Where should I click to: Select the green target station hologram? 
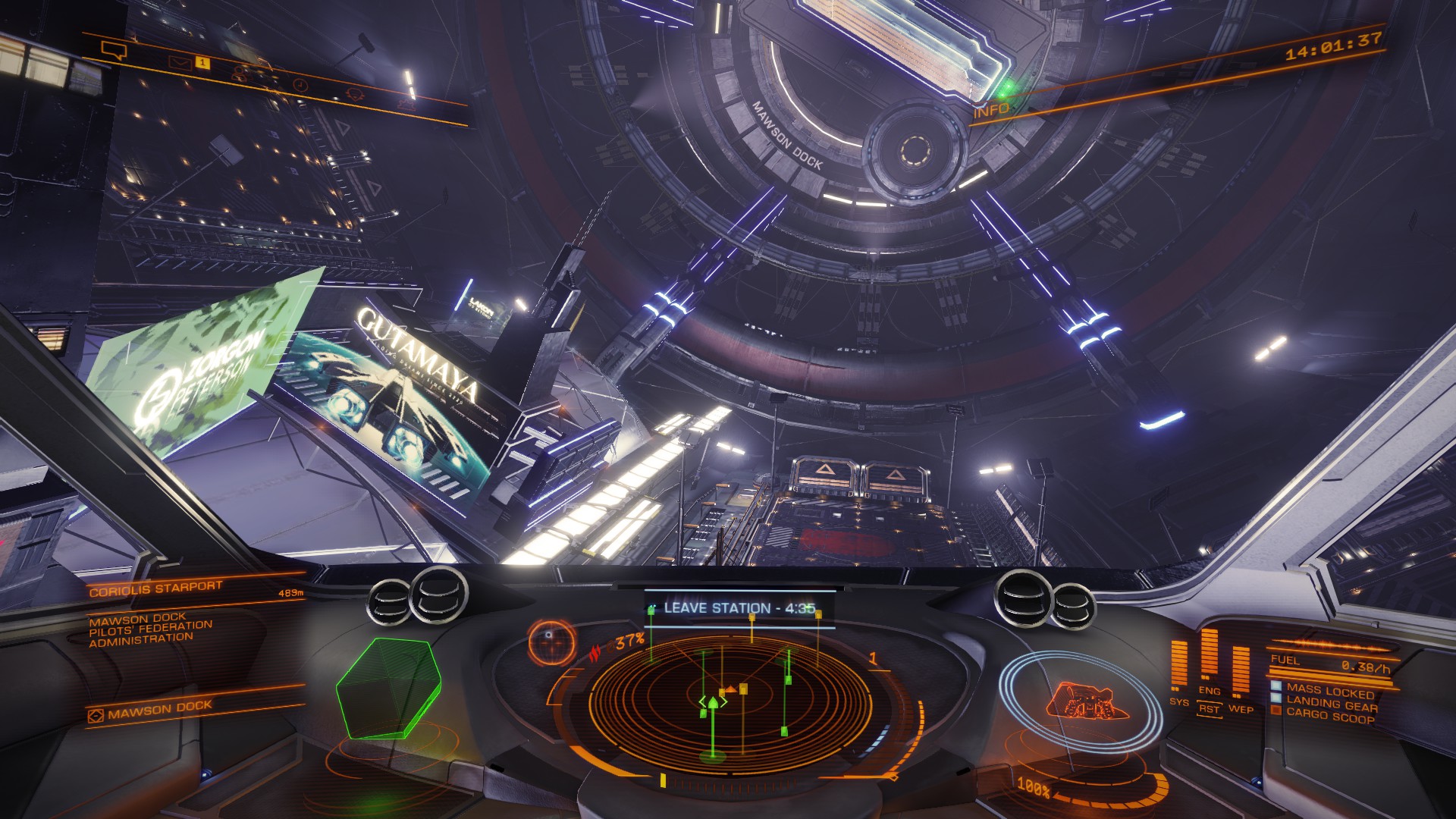[x=388, y=688]
